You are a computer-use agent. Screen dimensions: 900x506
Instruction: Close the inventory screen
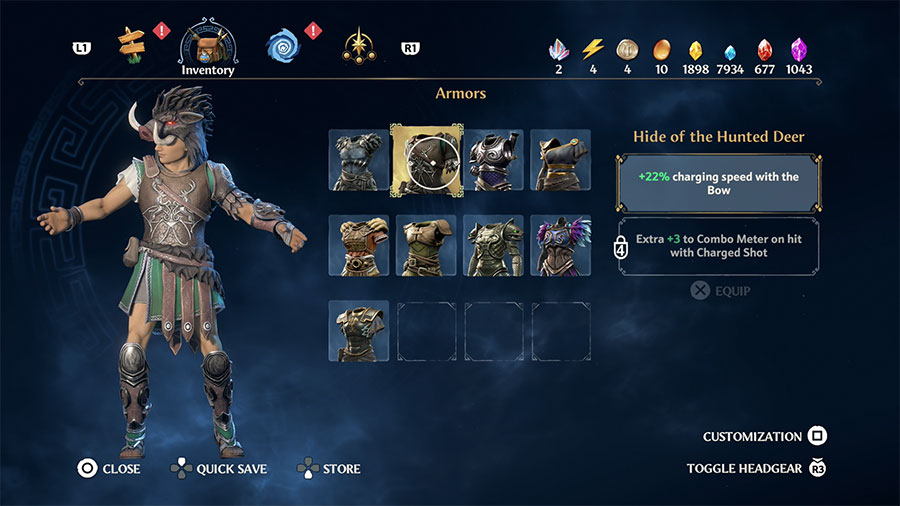[x=109, y=468]
